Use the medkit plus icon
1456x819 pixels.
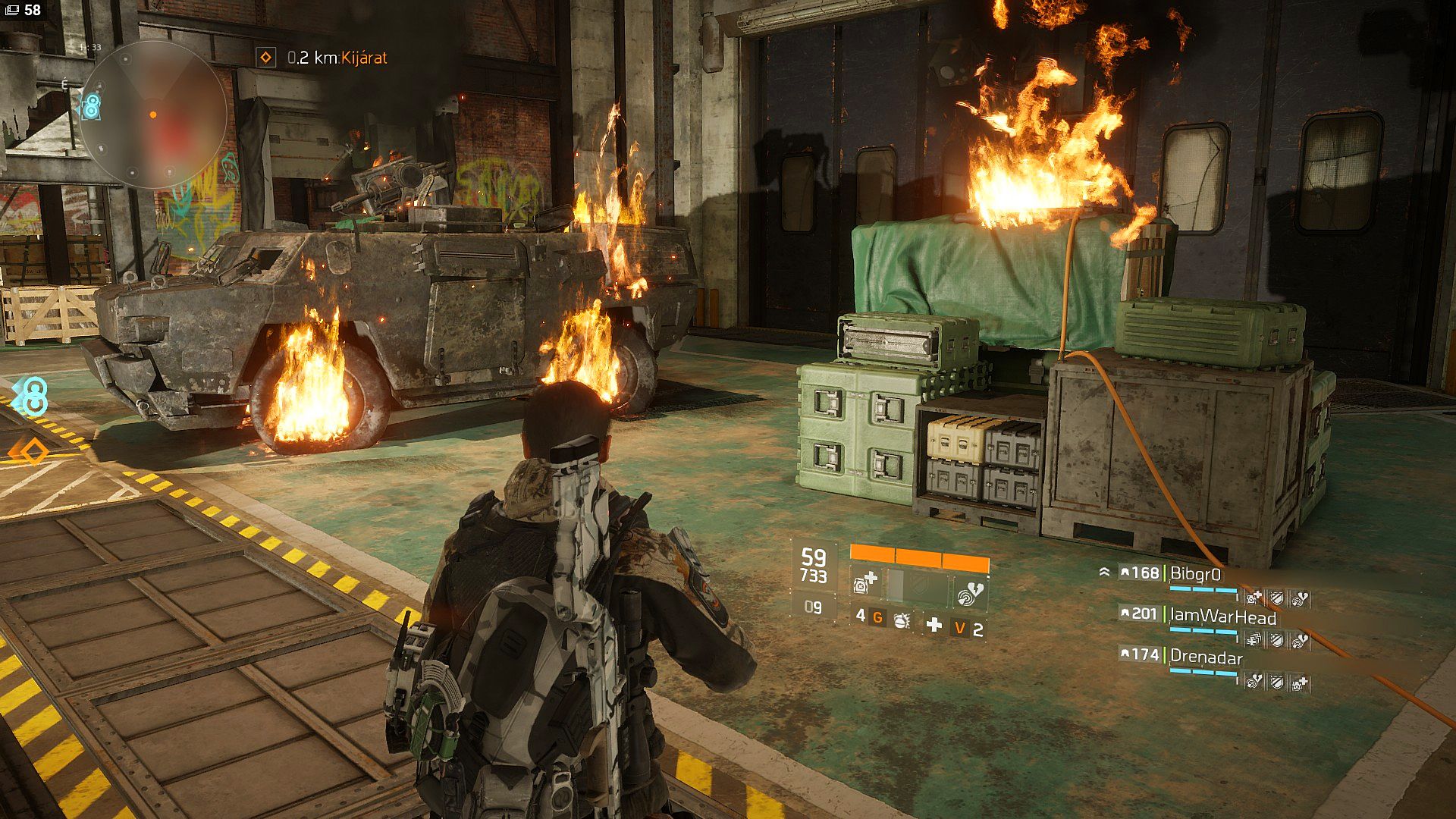coord(934,625)
